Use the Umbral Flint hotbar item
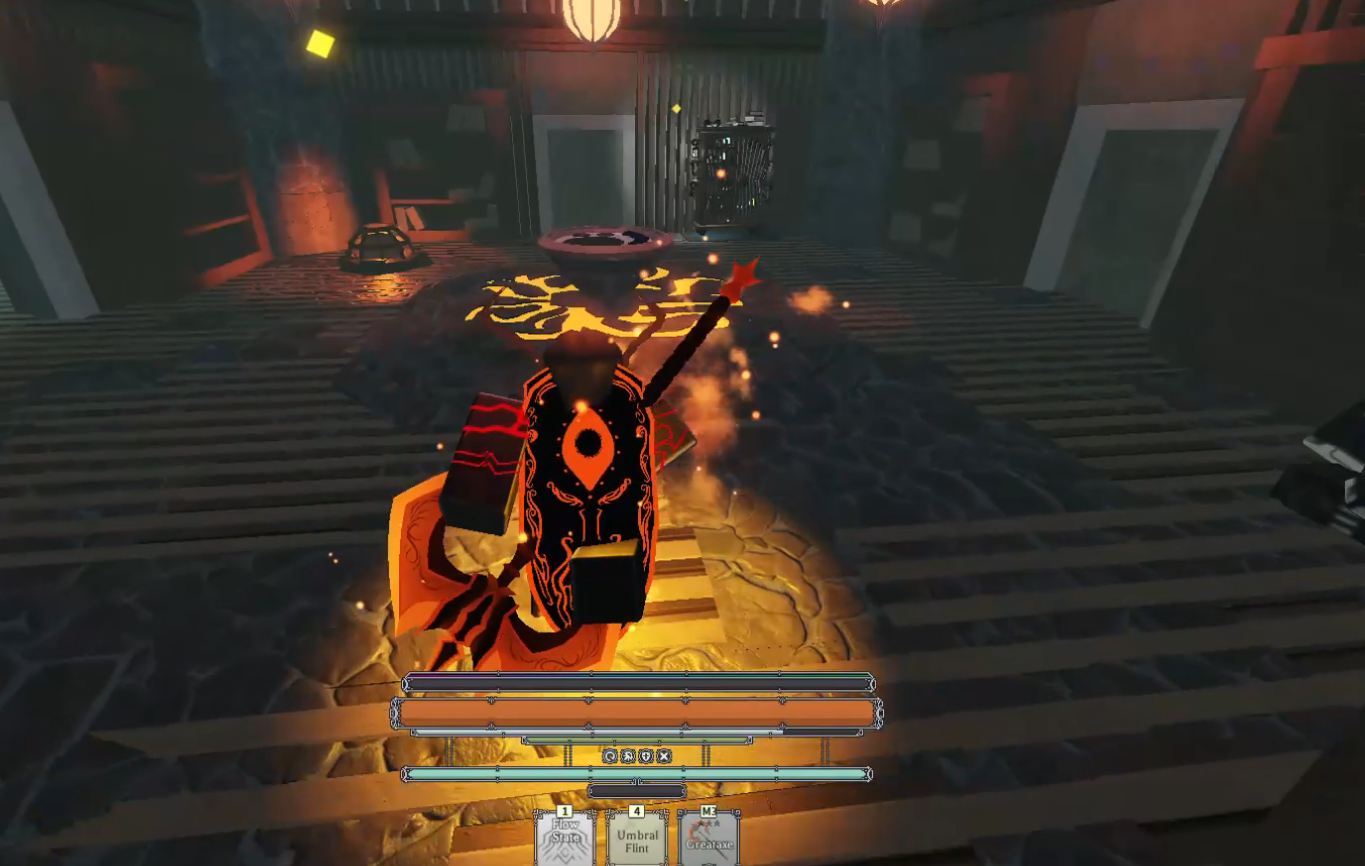This screenshot has width=1365, height=866. coord(637,839)
